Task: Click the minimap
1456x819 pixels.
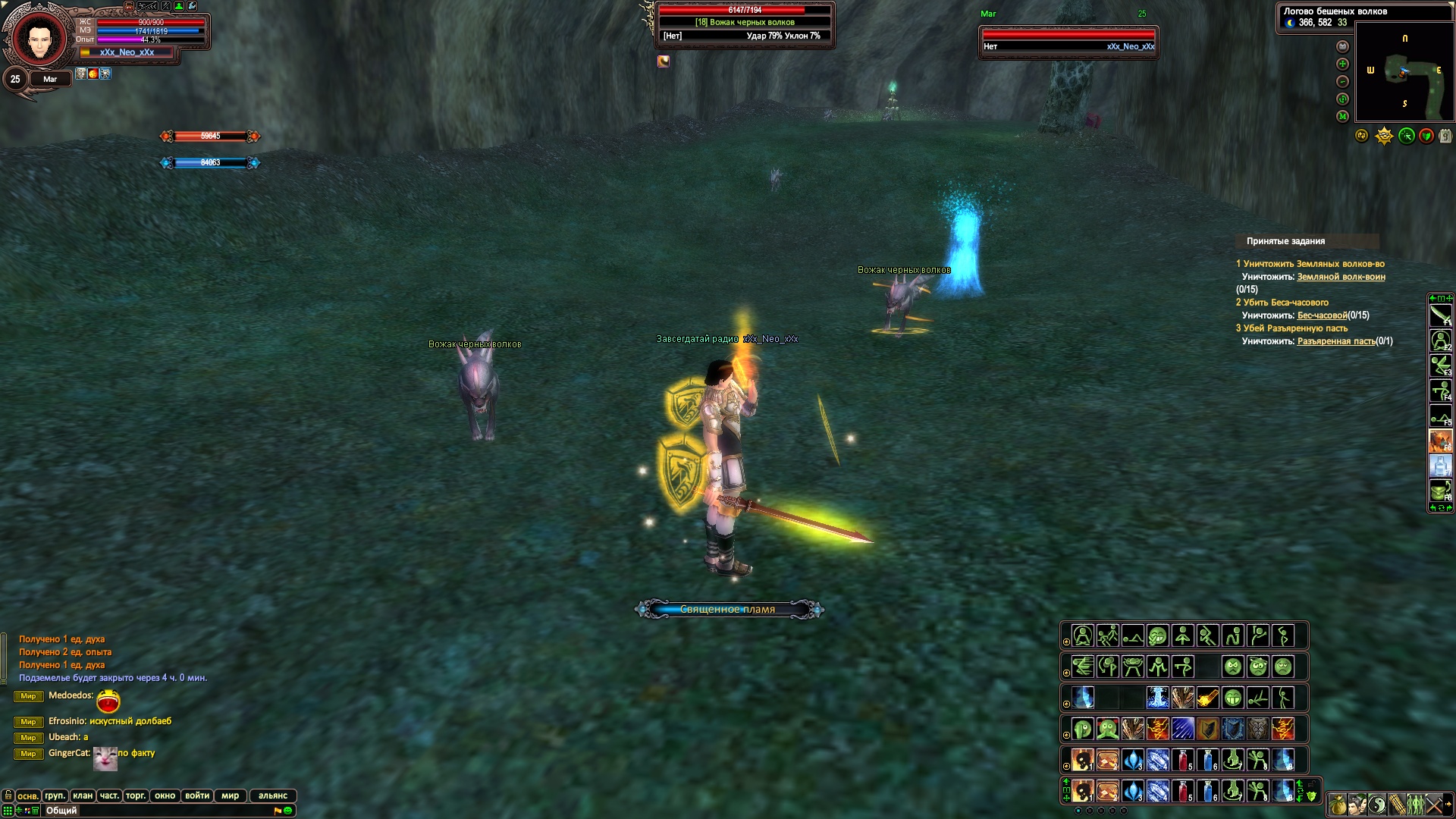Action: (1404, 72)
